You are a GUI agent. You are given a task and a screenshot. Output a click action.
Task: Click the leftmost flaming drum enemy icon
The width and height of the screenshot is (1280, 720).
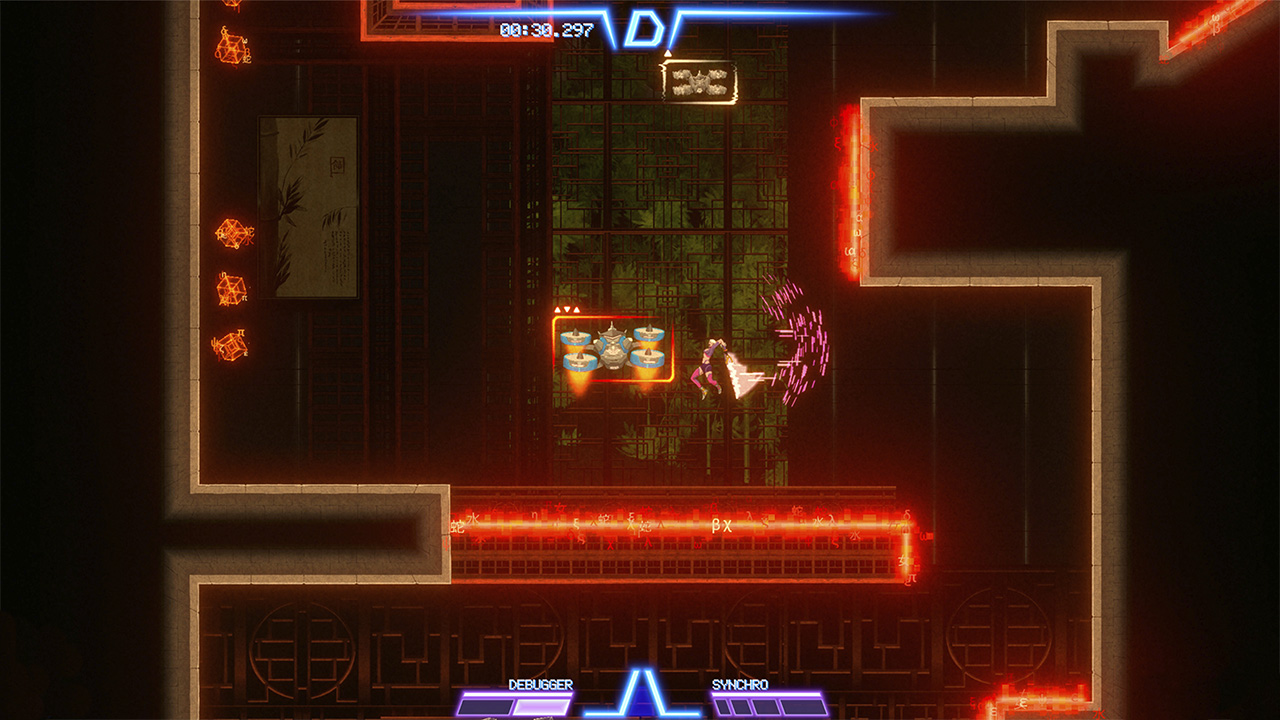pyautogui.click(x=576, y=340)
